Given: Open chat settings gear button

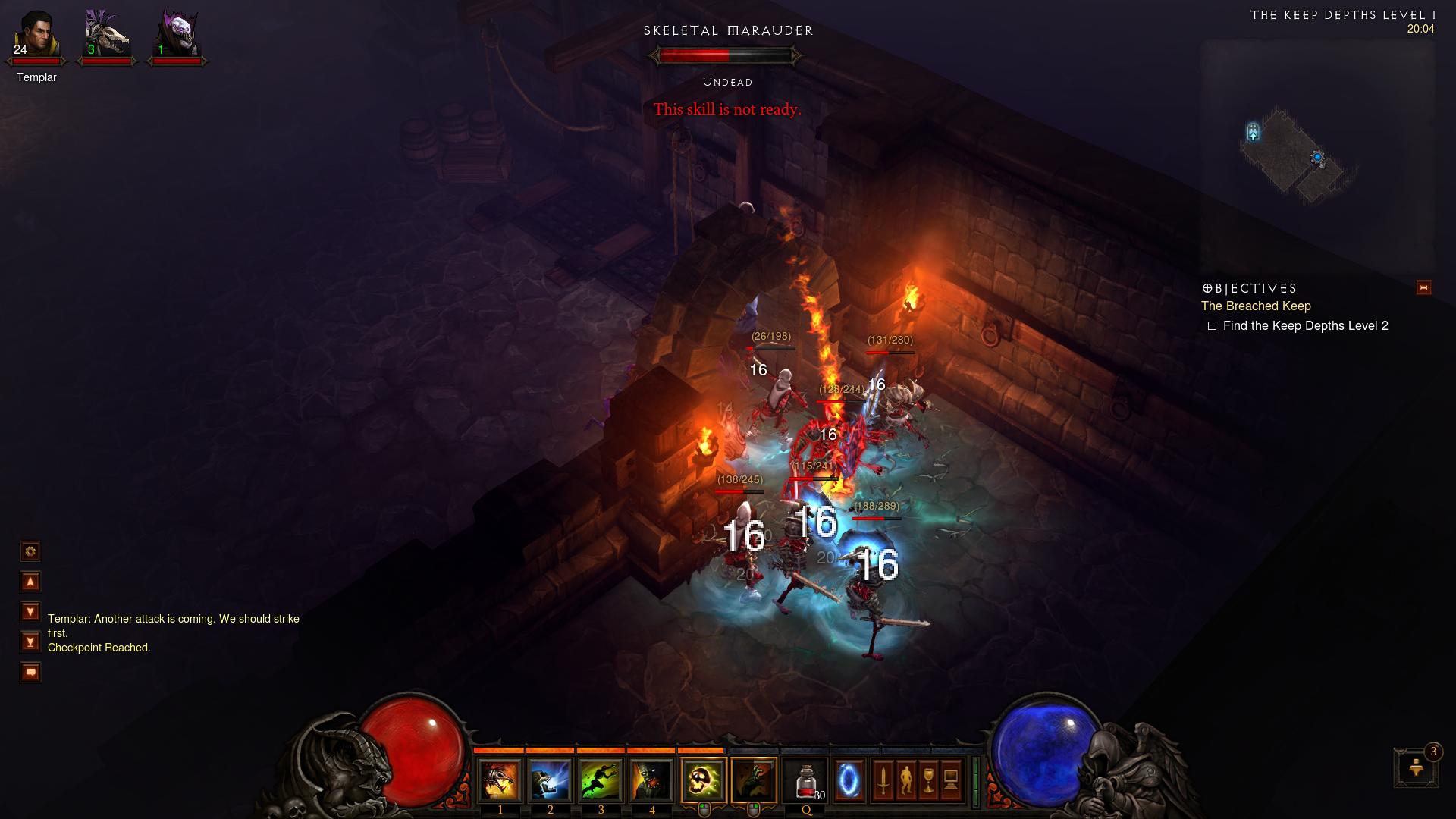Looking at the screenshot, I should (x=30, y=551).
